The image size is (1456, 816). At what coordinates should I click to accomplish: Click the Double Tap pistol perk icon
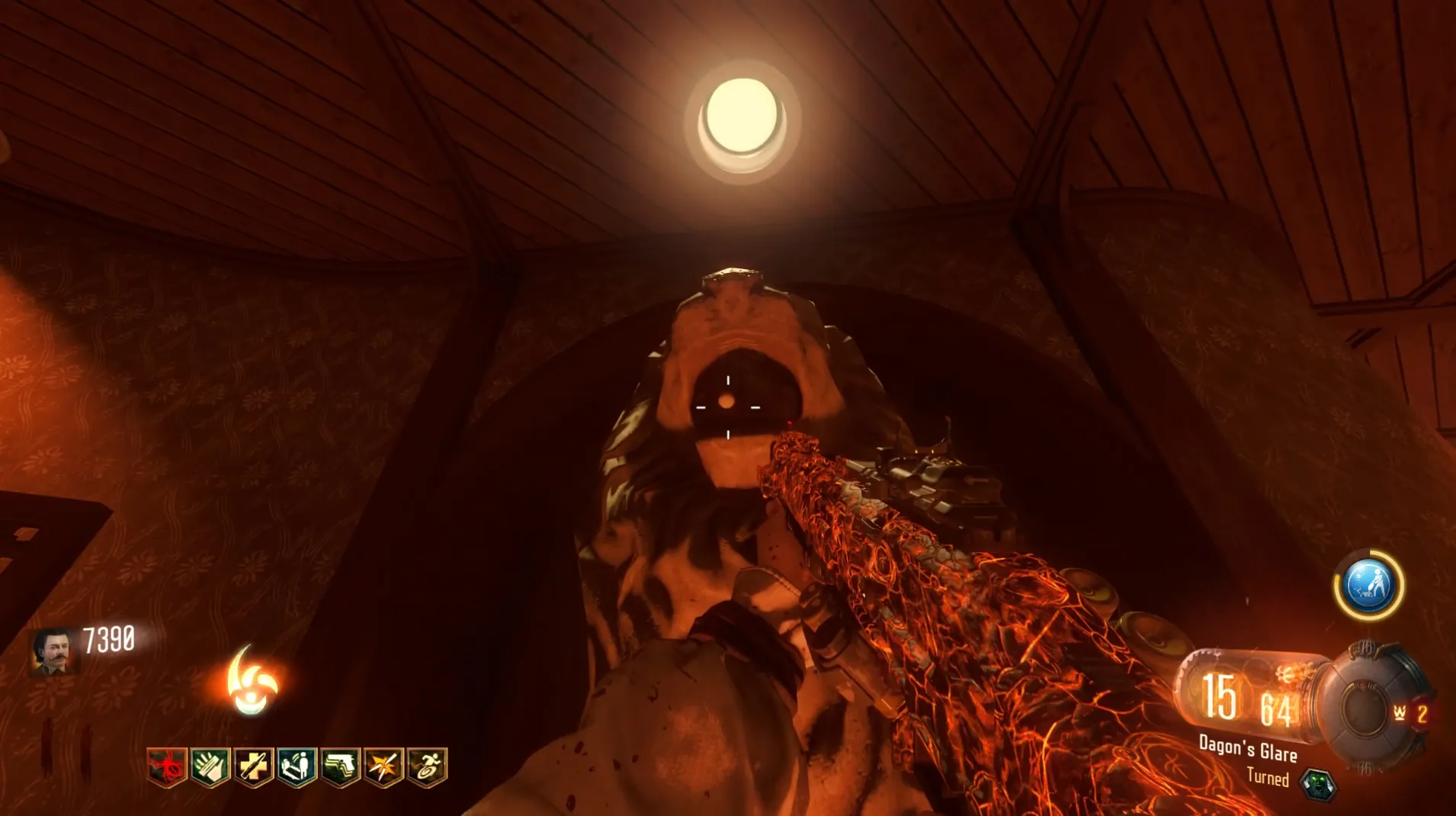(340, 766)
